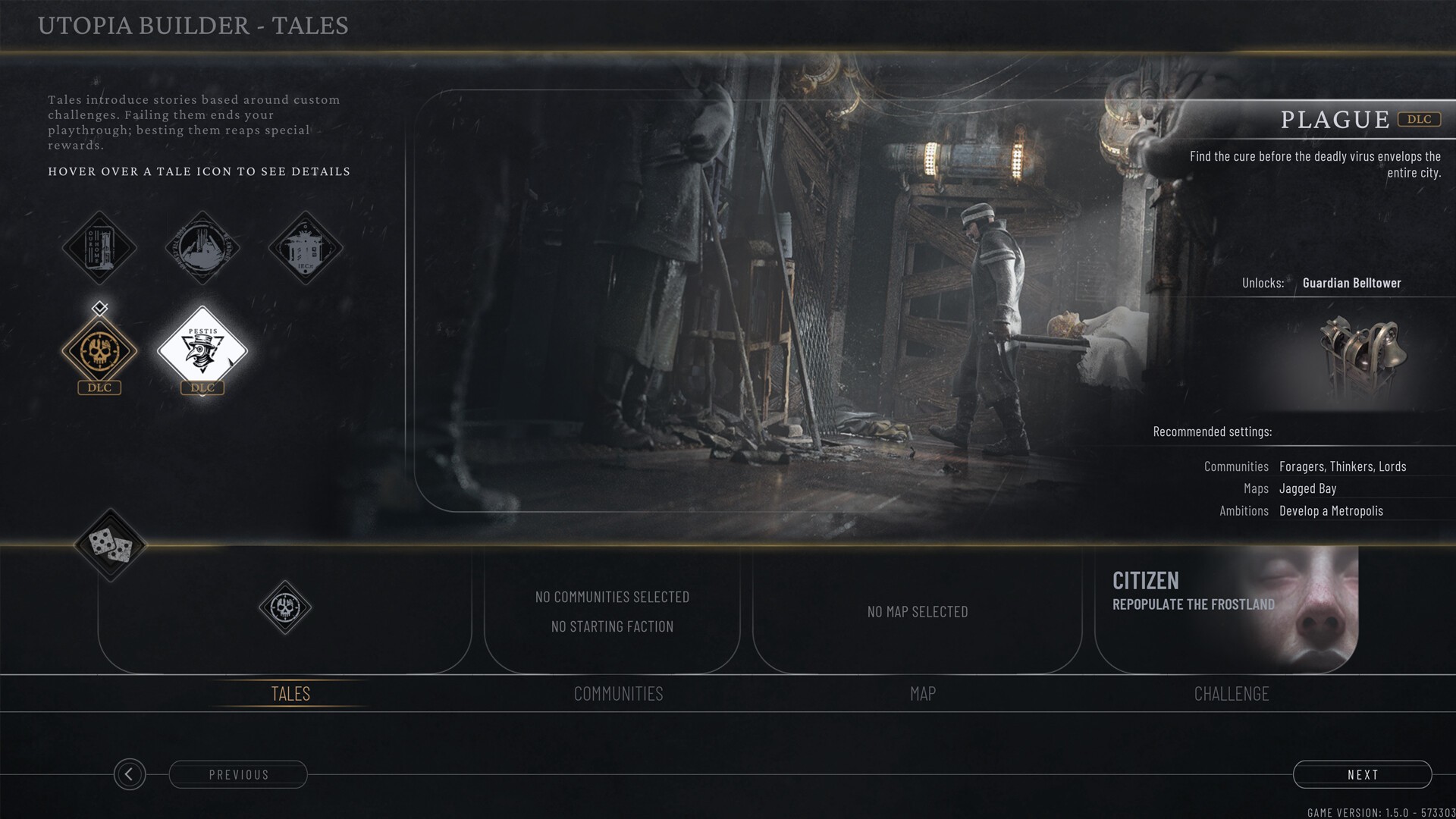Screen dimensions: 1456x819
Task: Pick the IEC building tale icon
Action: 306,247
